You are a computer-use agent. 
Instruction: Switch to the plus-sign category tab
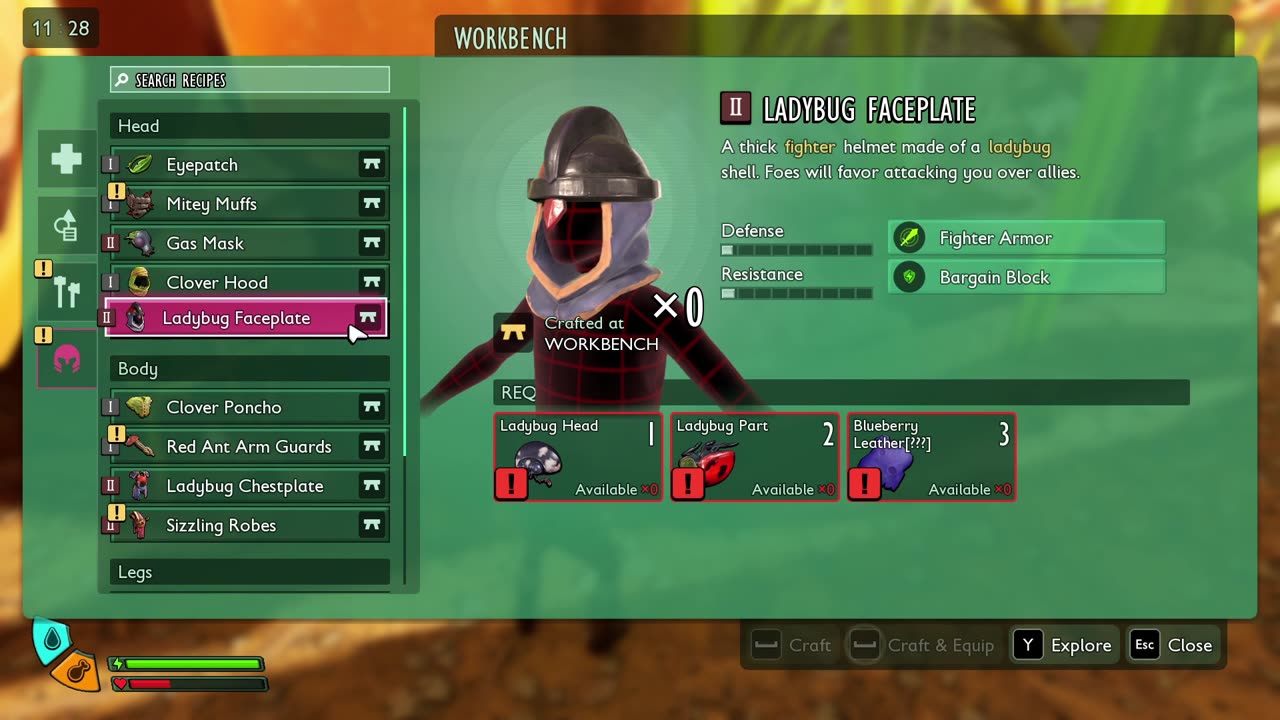pos(67,159)
